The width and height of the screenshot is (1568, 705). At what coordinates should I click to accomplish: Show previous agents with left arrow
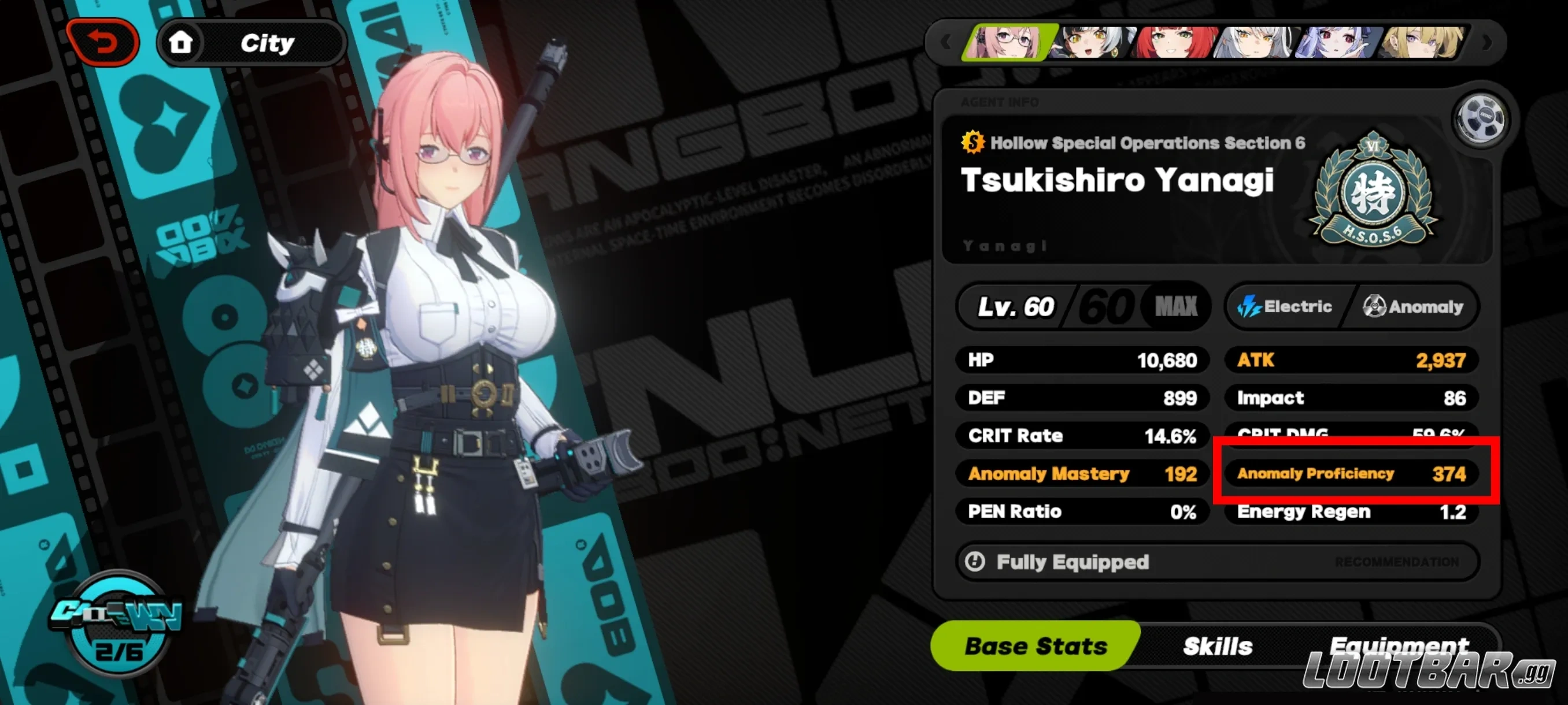[945, 43]
